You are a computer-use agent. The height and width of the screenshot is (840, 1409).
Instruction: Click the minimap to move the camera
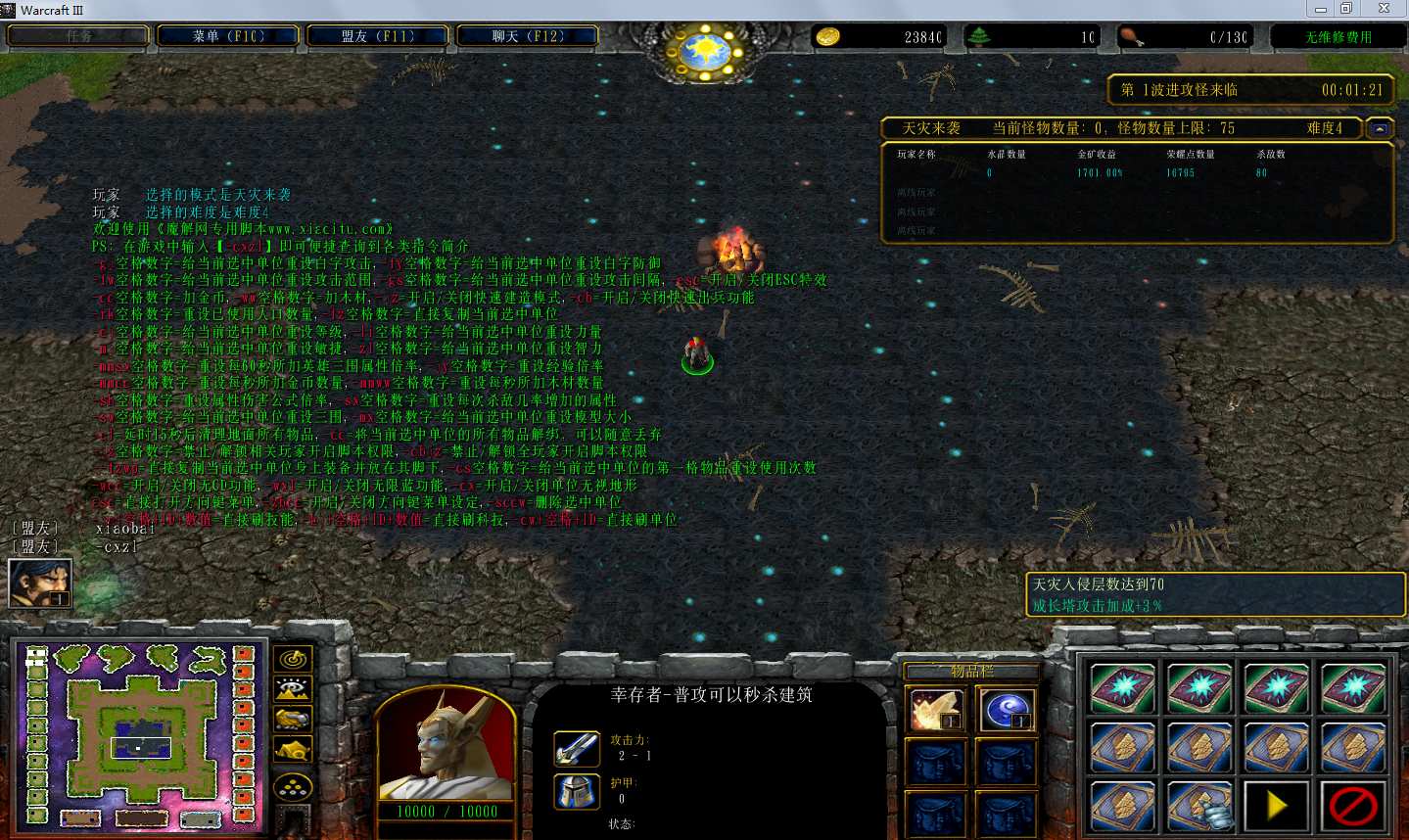(139, 736)
